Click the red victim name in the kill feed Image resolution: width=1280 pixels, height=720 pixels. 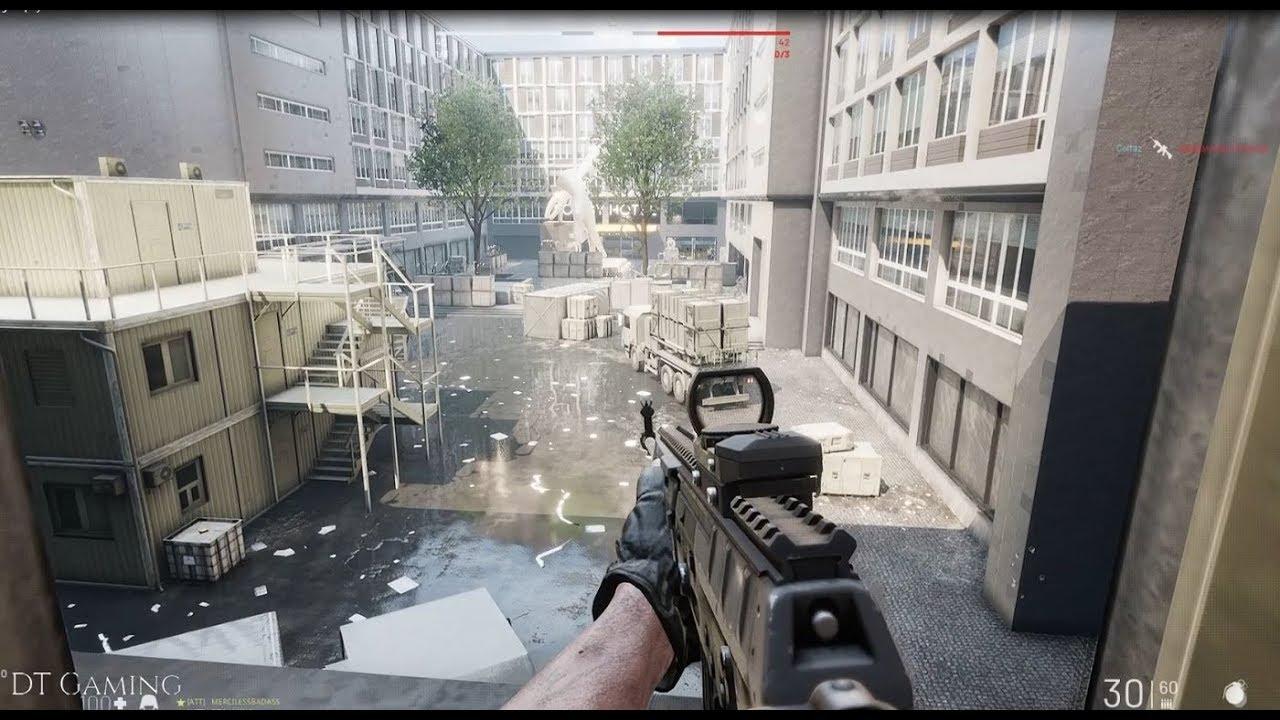(x=1222, y=147)
